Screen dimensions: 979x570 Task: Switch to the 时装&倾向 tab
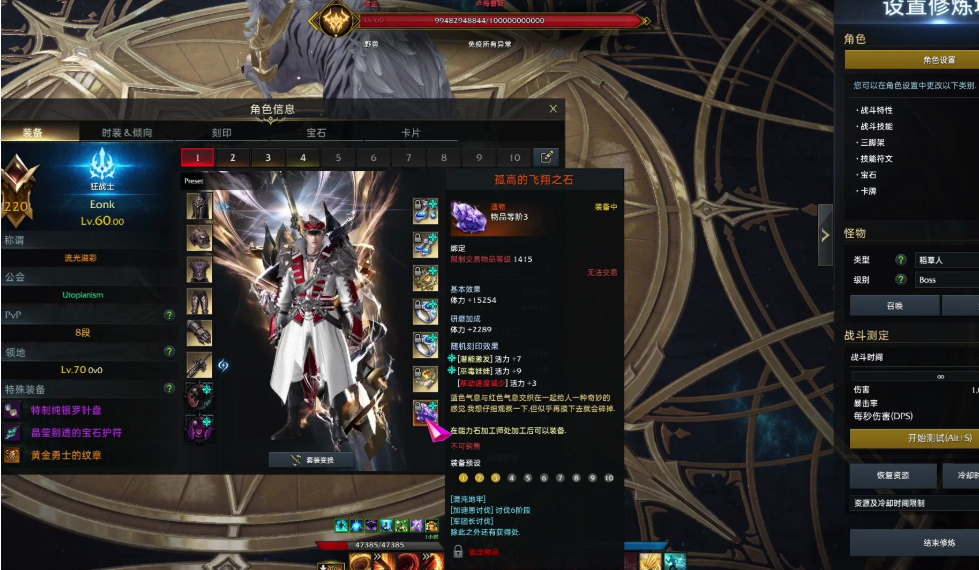tap(127, 132)
